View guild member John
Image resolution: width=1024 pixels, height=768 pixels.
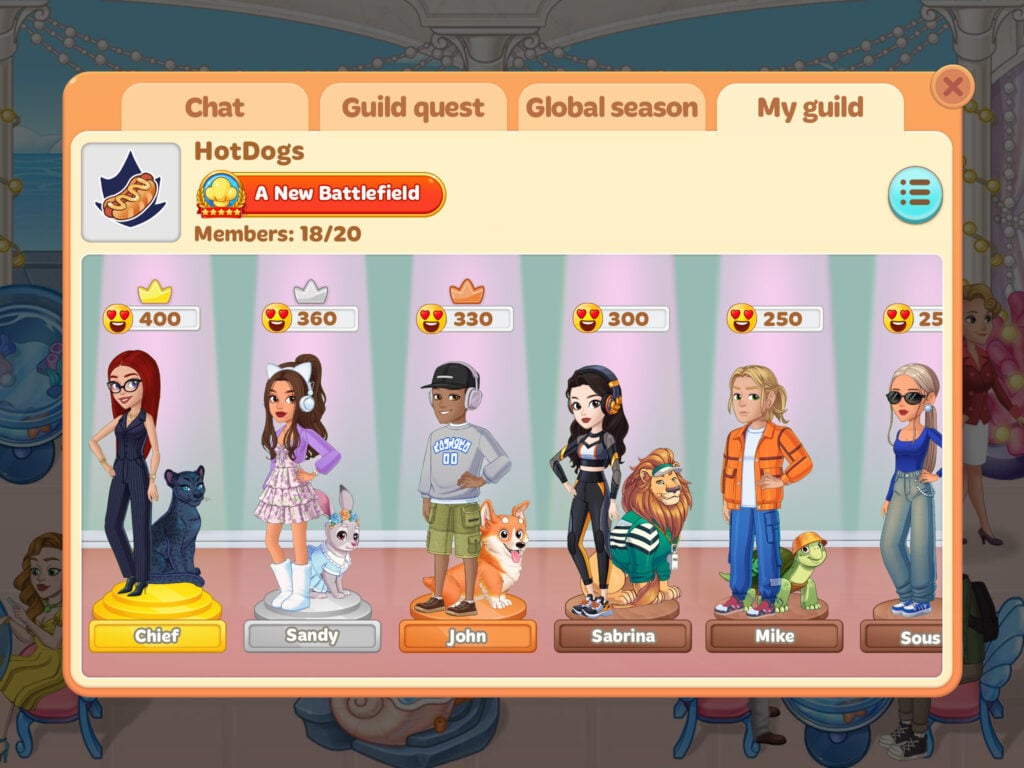click(467, 636)
